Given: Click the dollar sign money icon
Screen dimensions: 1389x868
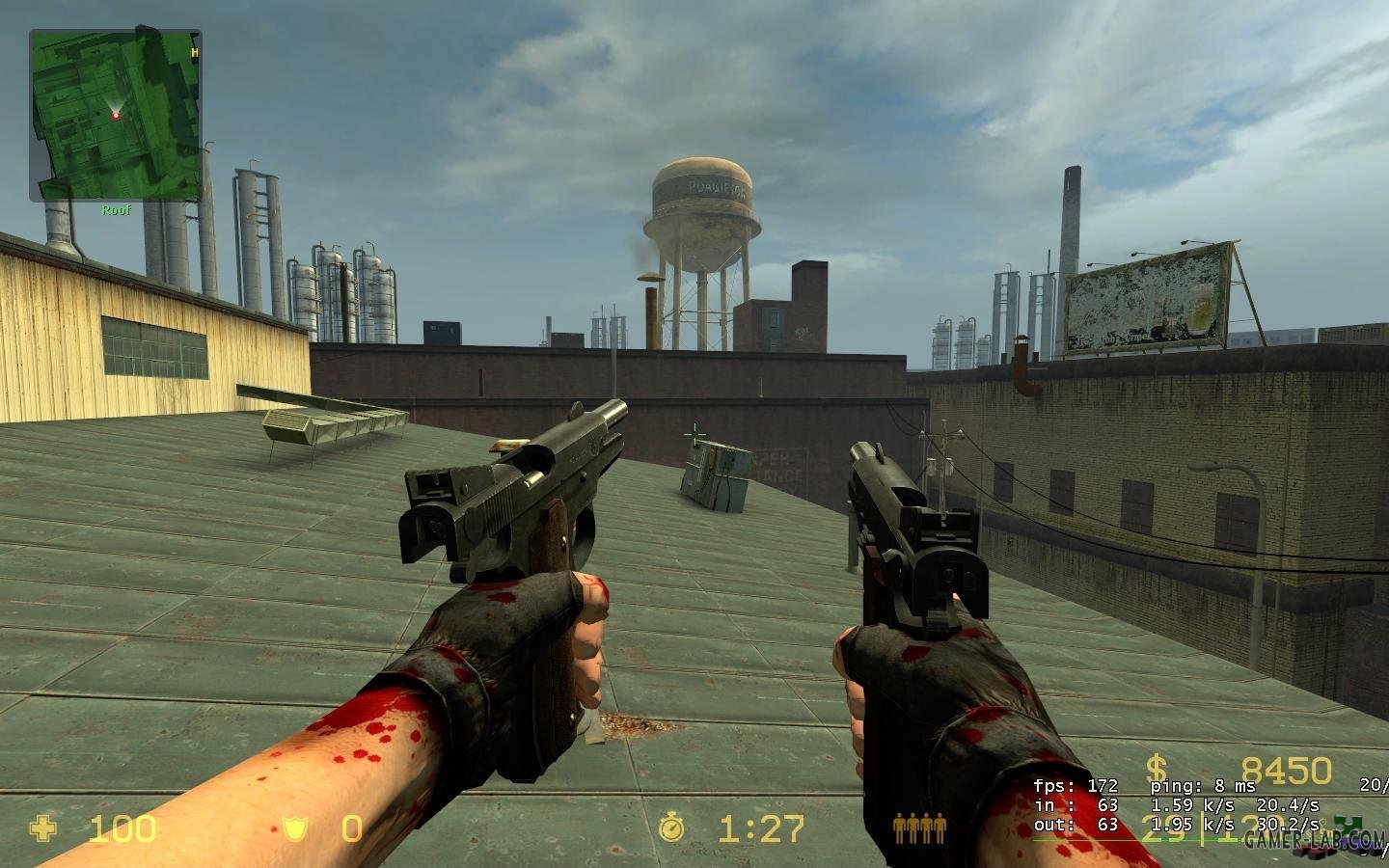Looking at the screenshot, I should click(x=1157, y=770).
